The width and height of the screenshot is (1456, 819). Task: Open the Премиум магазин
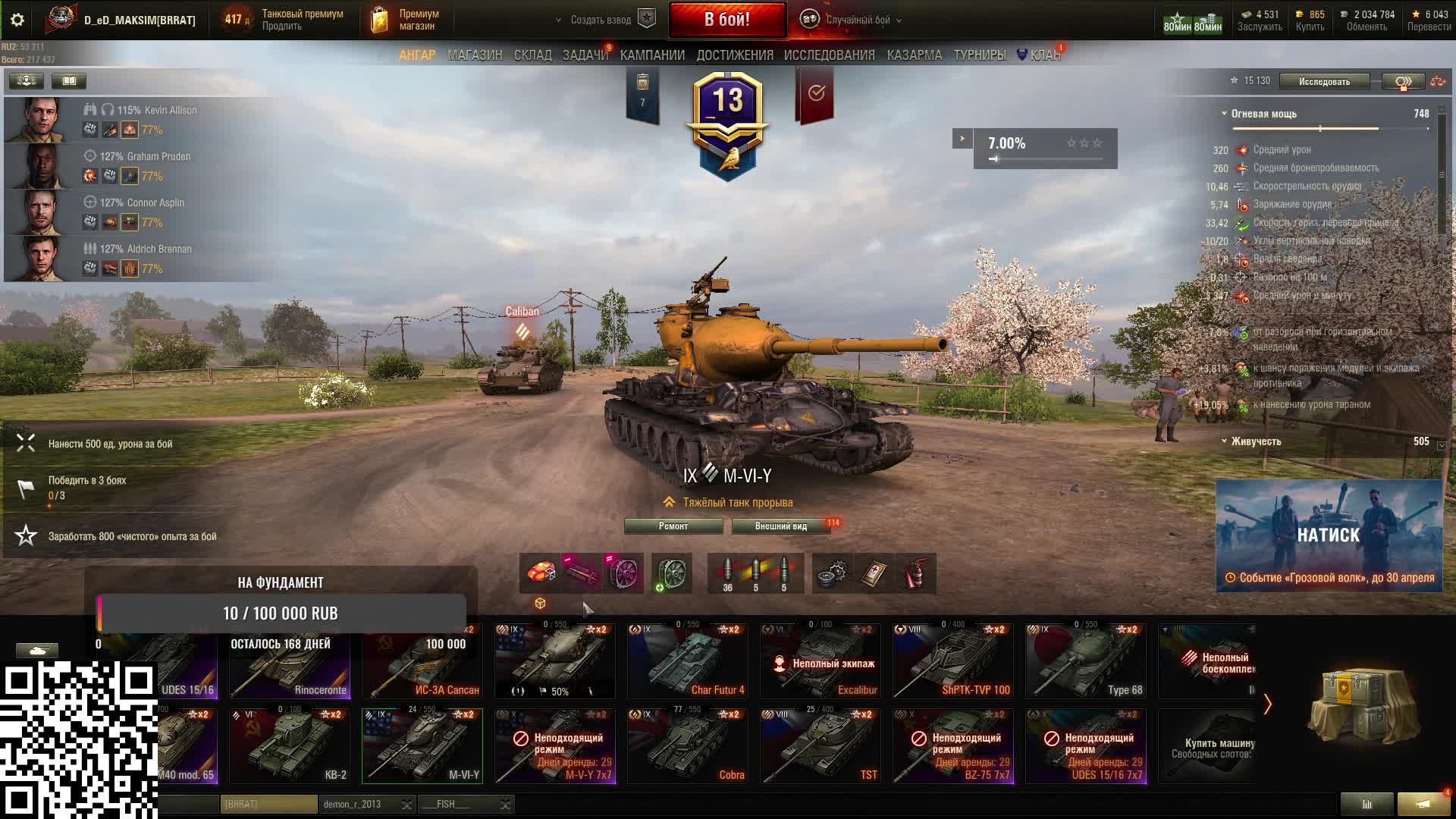pyautogui.click(x=406, y=20)
